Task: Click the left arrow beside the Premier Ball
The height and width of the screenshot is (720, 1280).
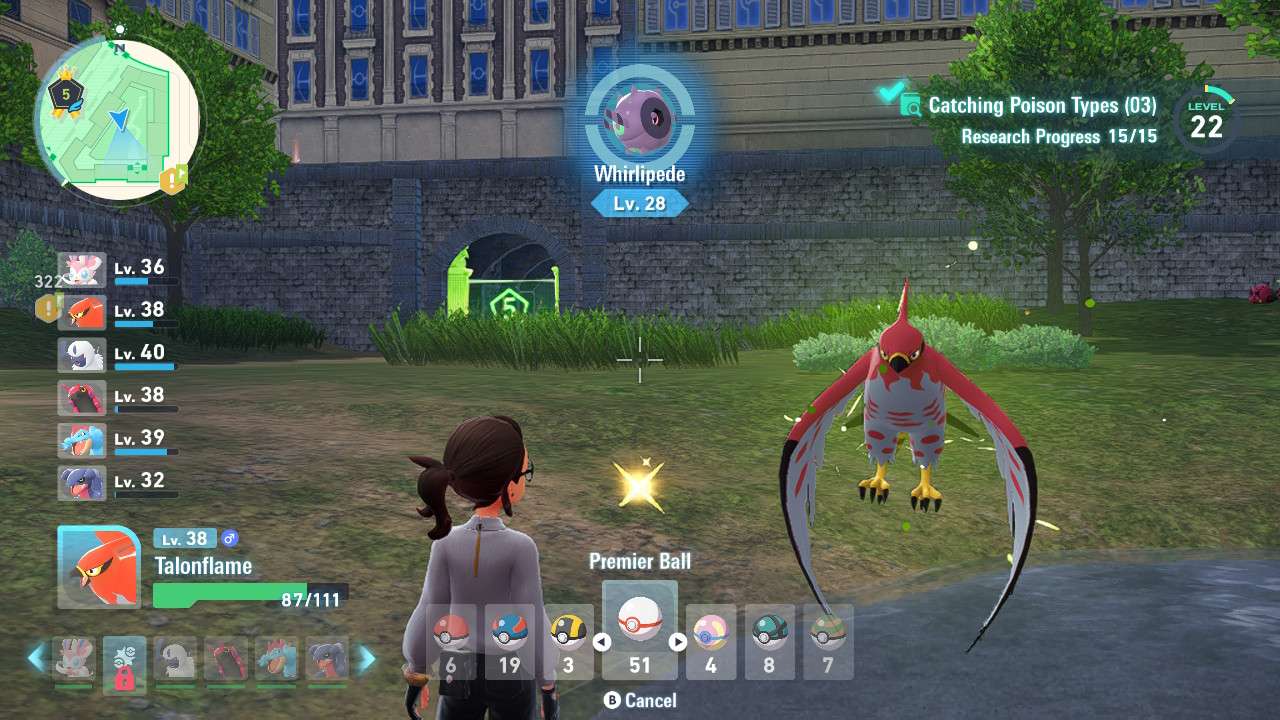Action: (x=602, y=642)
